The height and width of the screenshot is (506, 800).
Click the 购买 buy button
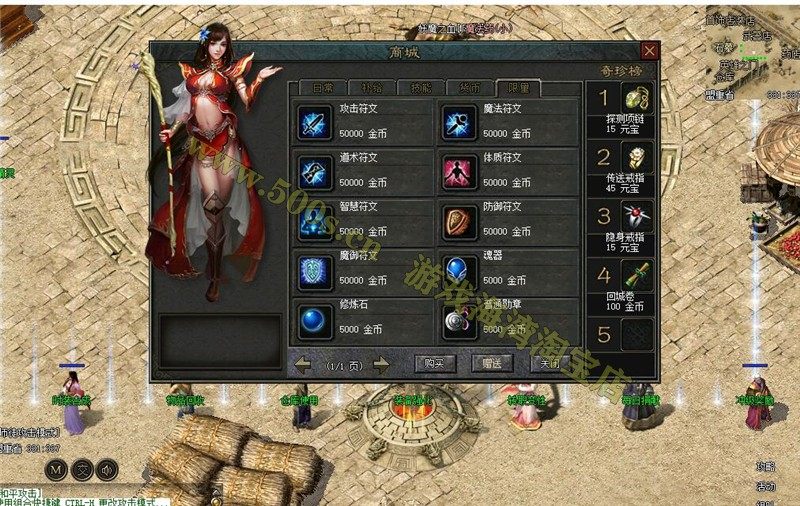click(x=435, y=364)
